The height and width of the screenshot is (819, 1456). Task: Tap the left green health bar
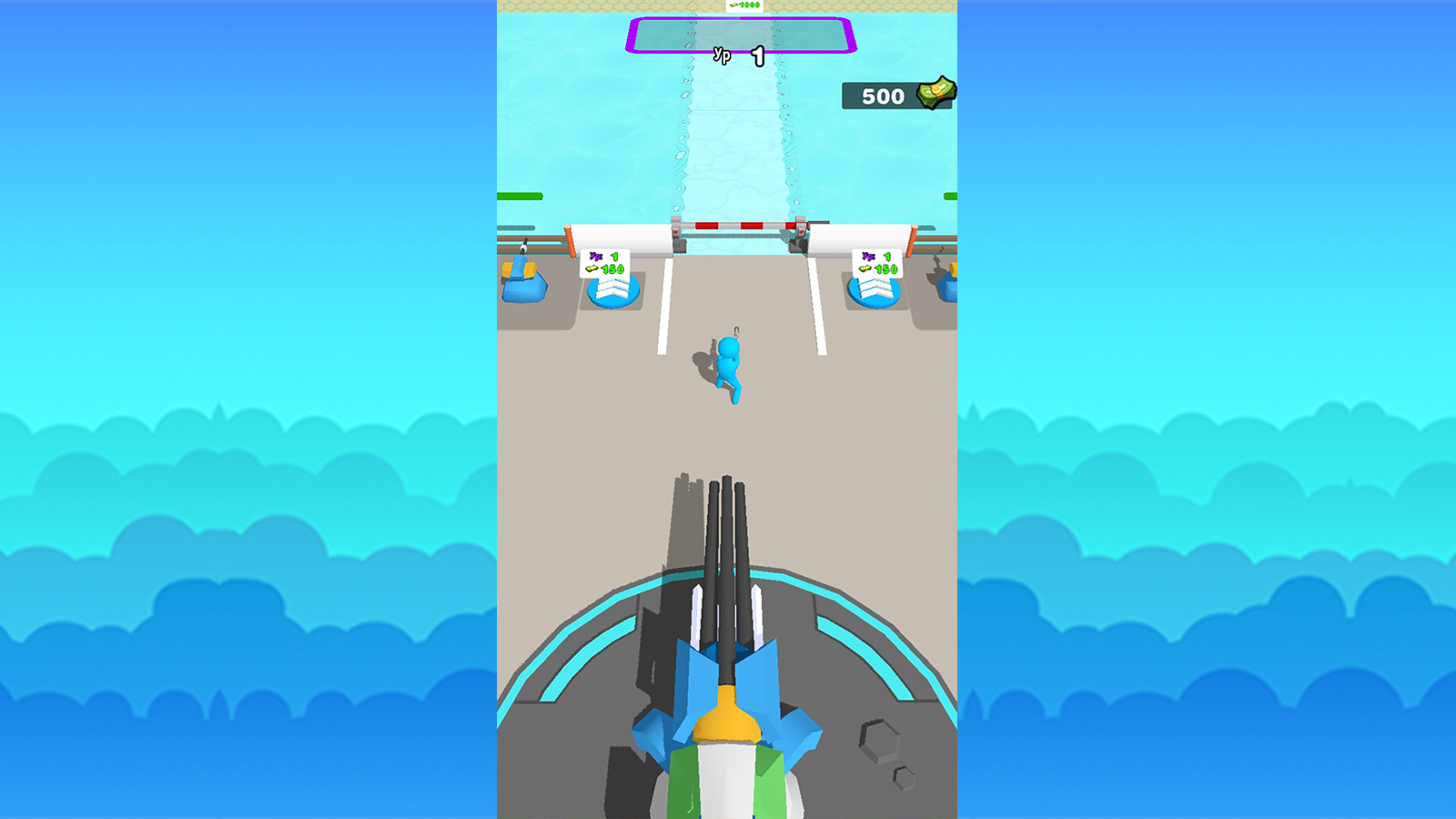click(x=519, y=194)
